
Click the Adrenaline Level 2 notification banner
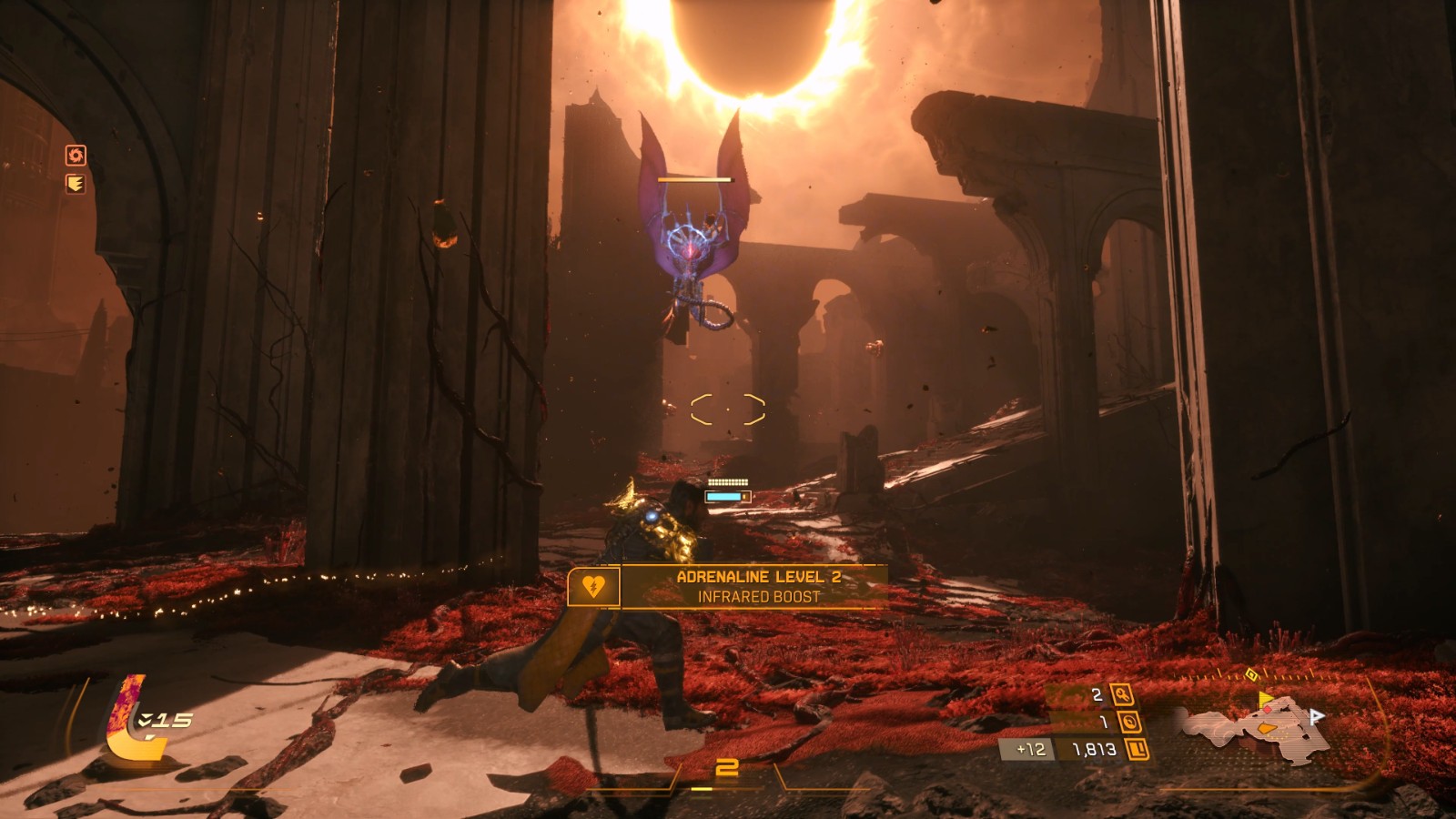[x=726, y=587]
